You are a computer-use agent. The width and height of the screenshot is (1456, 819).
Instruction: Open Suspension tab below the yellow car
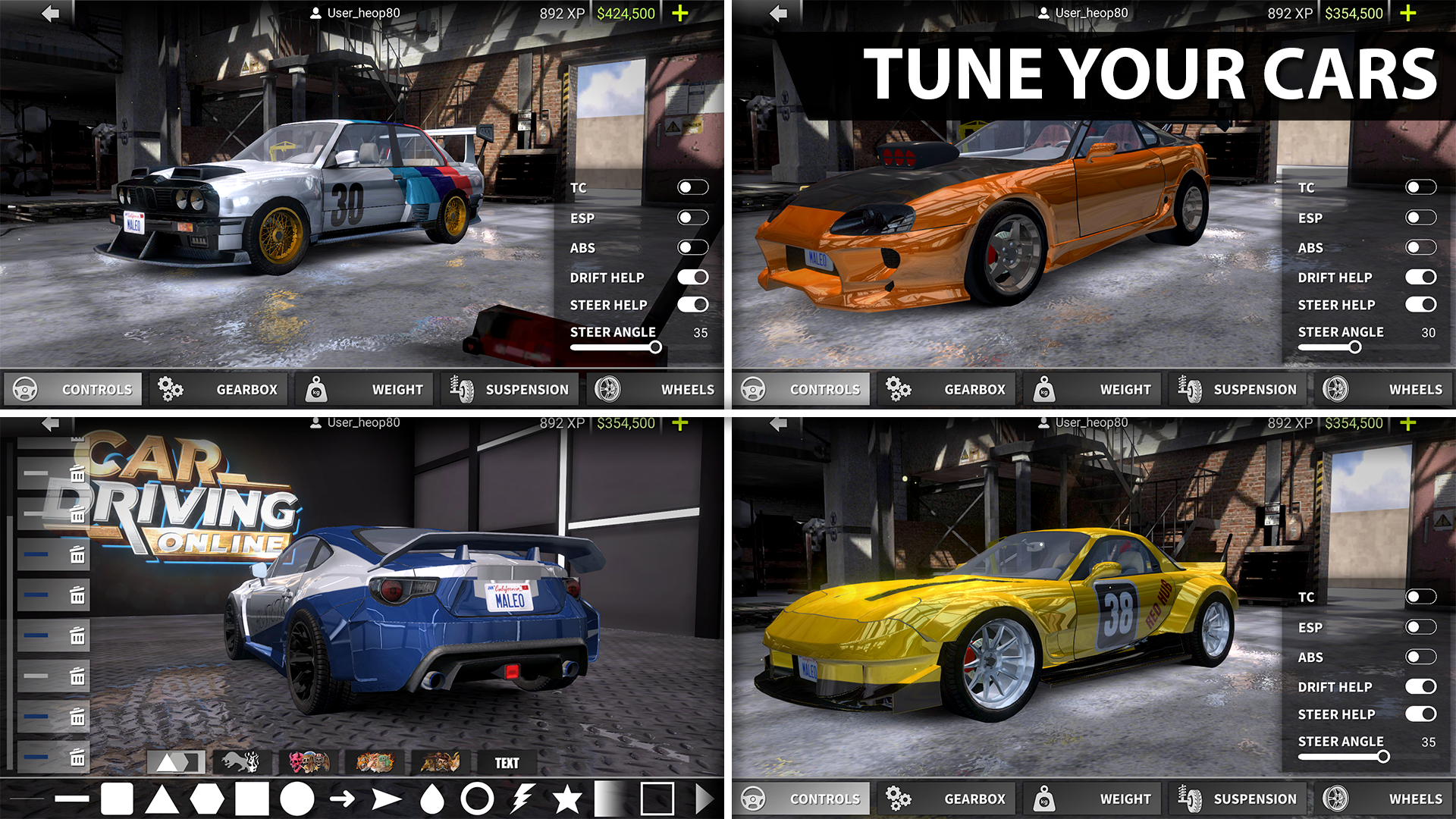click(1238, 799)
